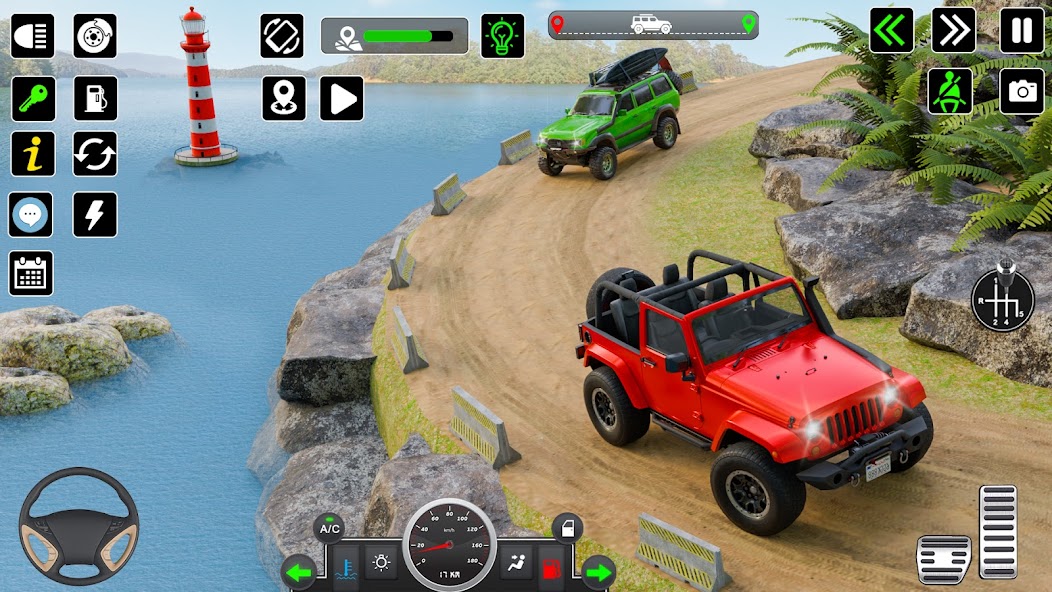Image resolution: width=1052 pixels, height=592 pixels.
Task: Click the circular arrows reset icon
Action: coord(95,154)
